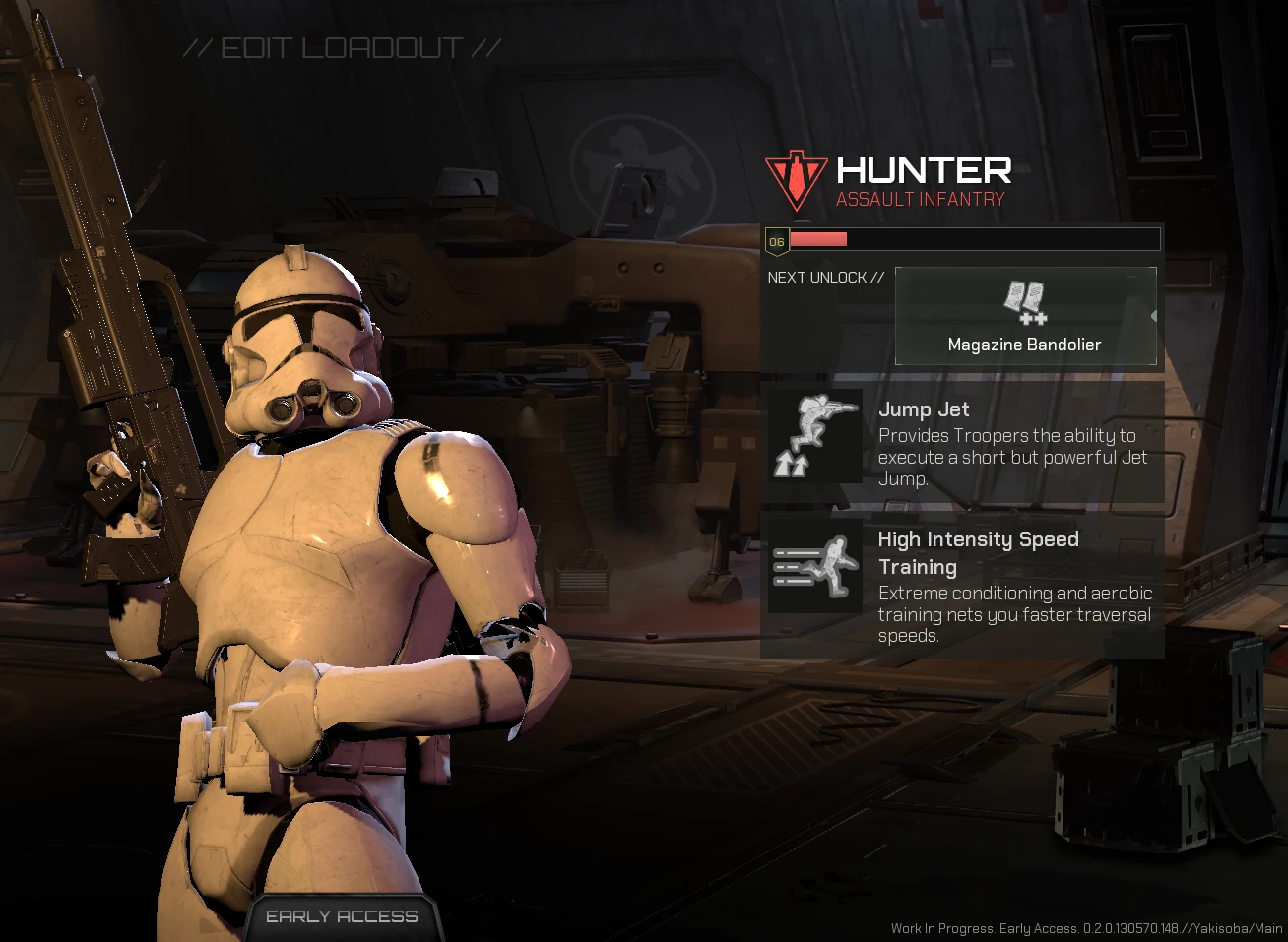The image size is (1288, 942).
Task: Click the Jump Jet trooper icon
Action: pos(814,436)
